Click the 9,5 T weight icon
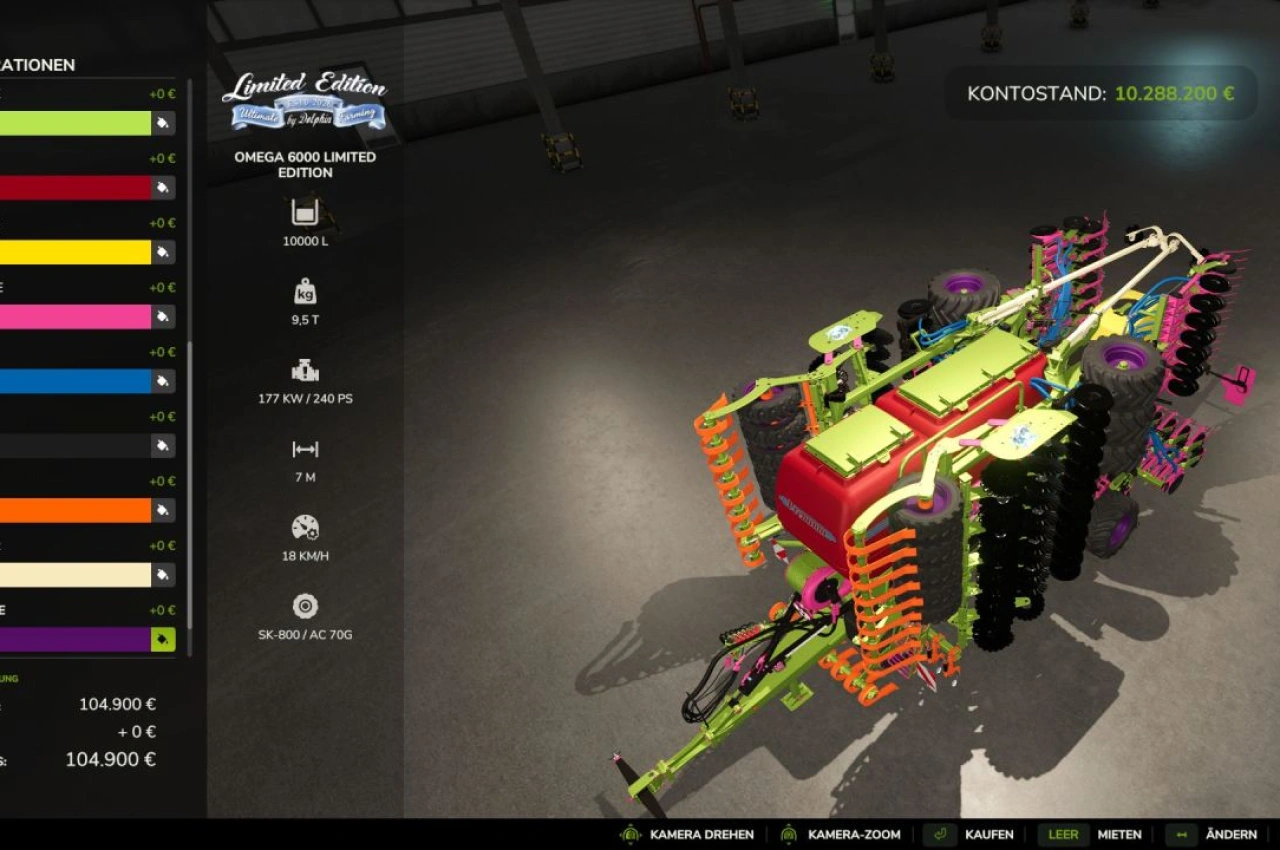 coord(304,293)
